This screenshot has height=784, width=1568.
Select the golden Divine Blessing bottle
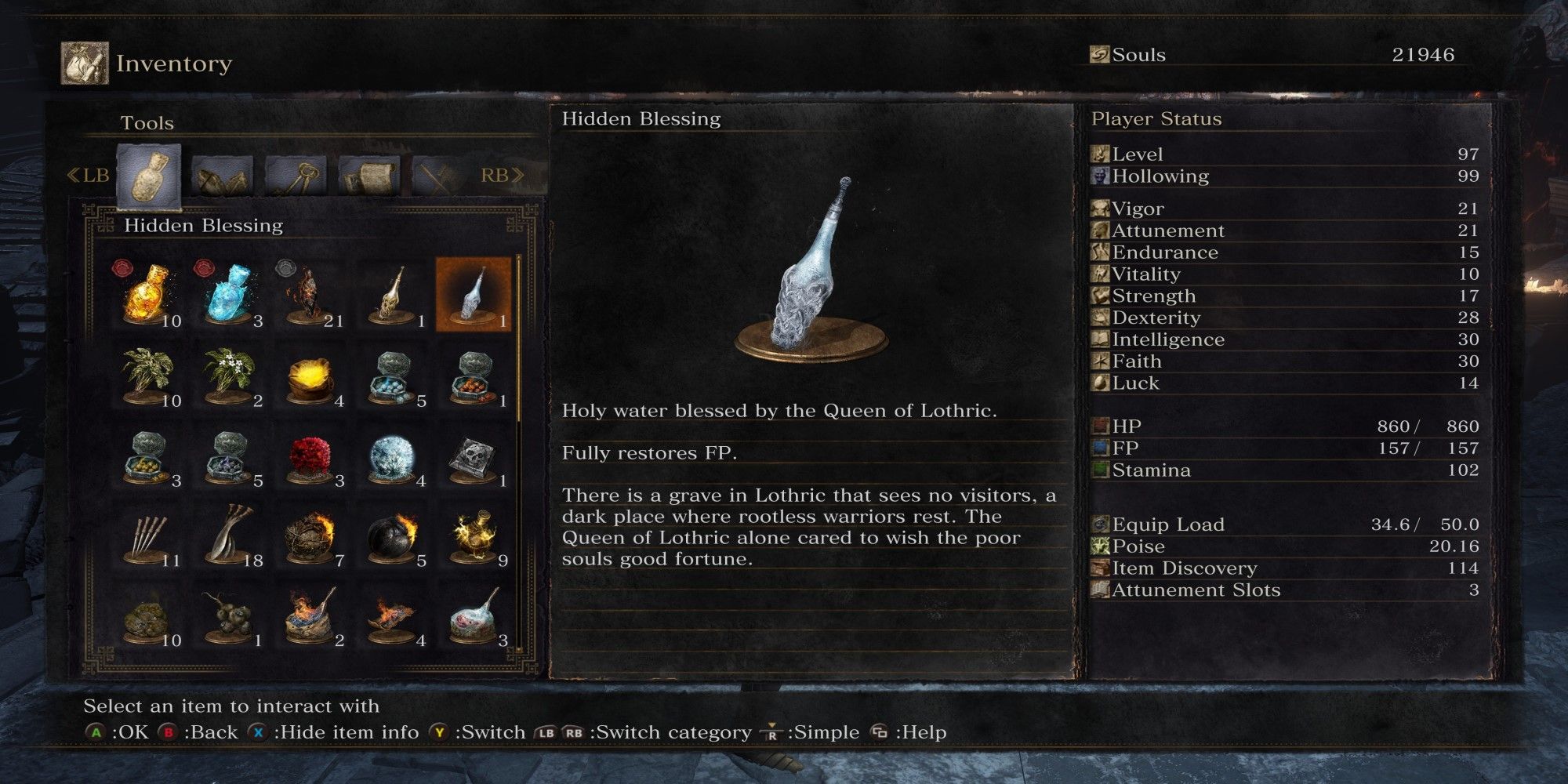click(x=392, y=295)
